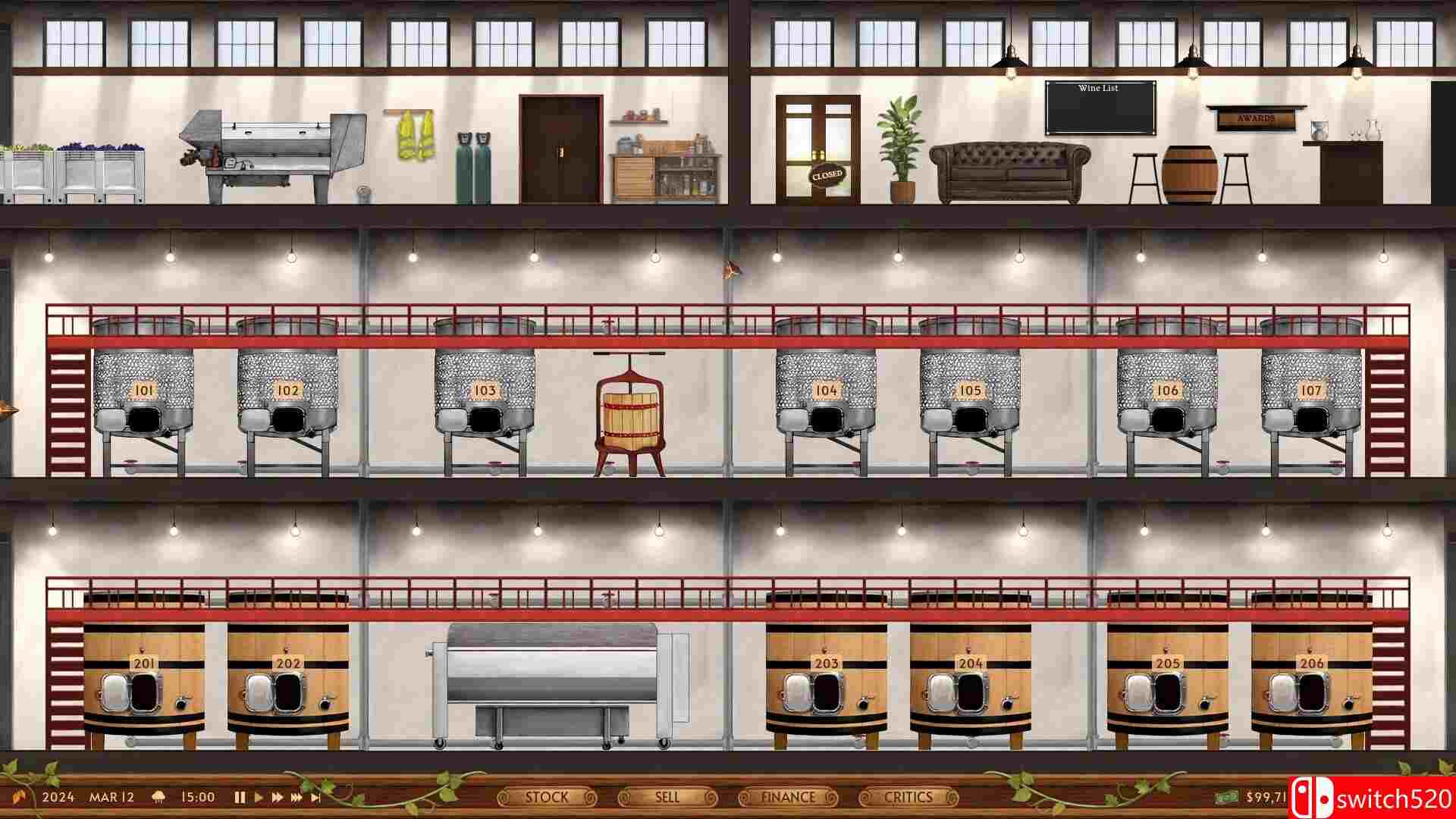Skip to the next day

(315, 797)
